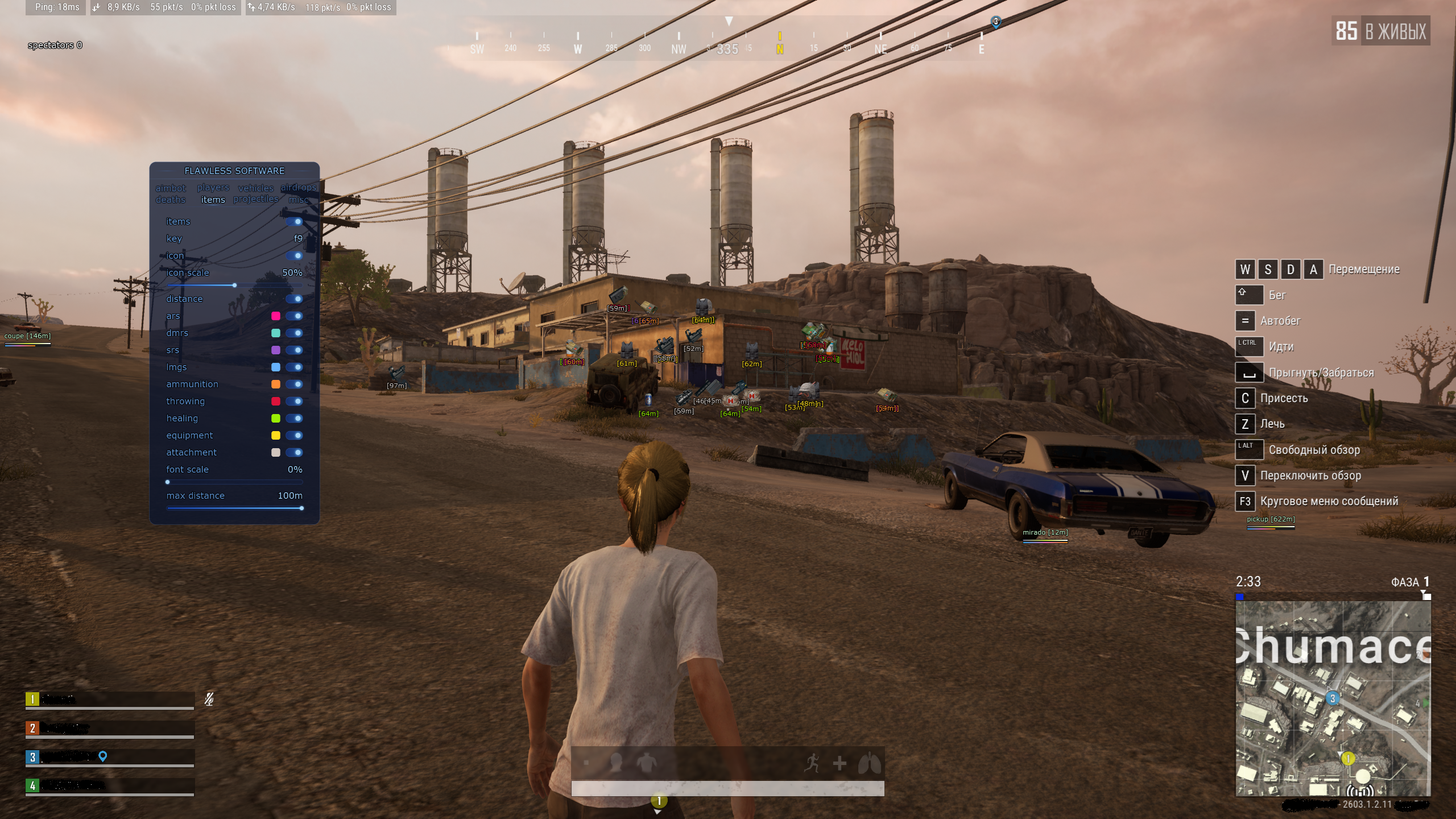Toggle the ars switch

[294, 316]
